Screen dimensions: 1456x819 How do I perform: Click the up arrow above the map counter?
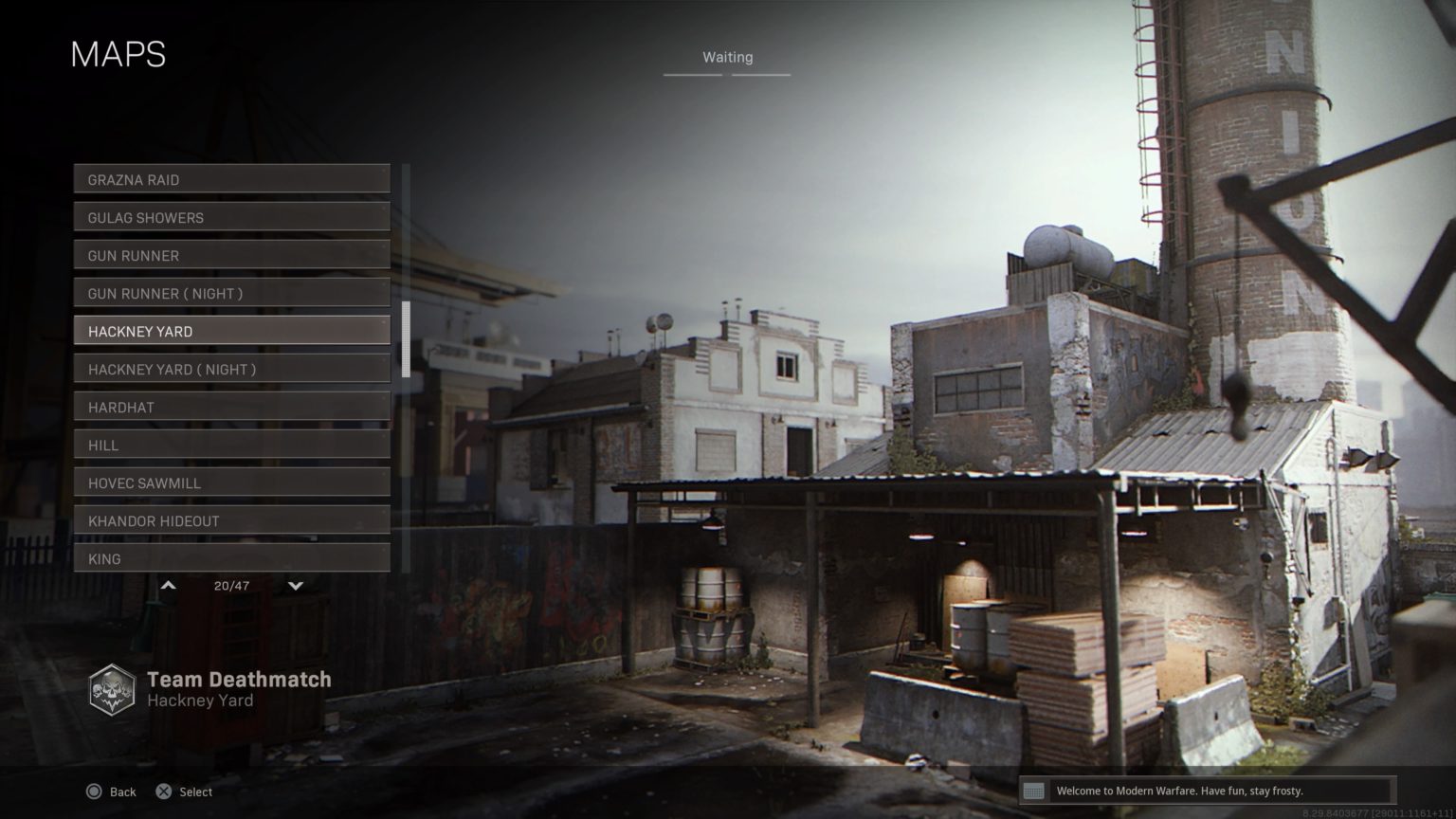pyautogui.click(x=168, y=585)
